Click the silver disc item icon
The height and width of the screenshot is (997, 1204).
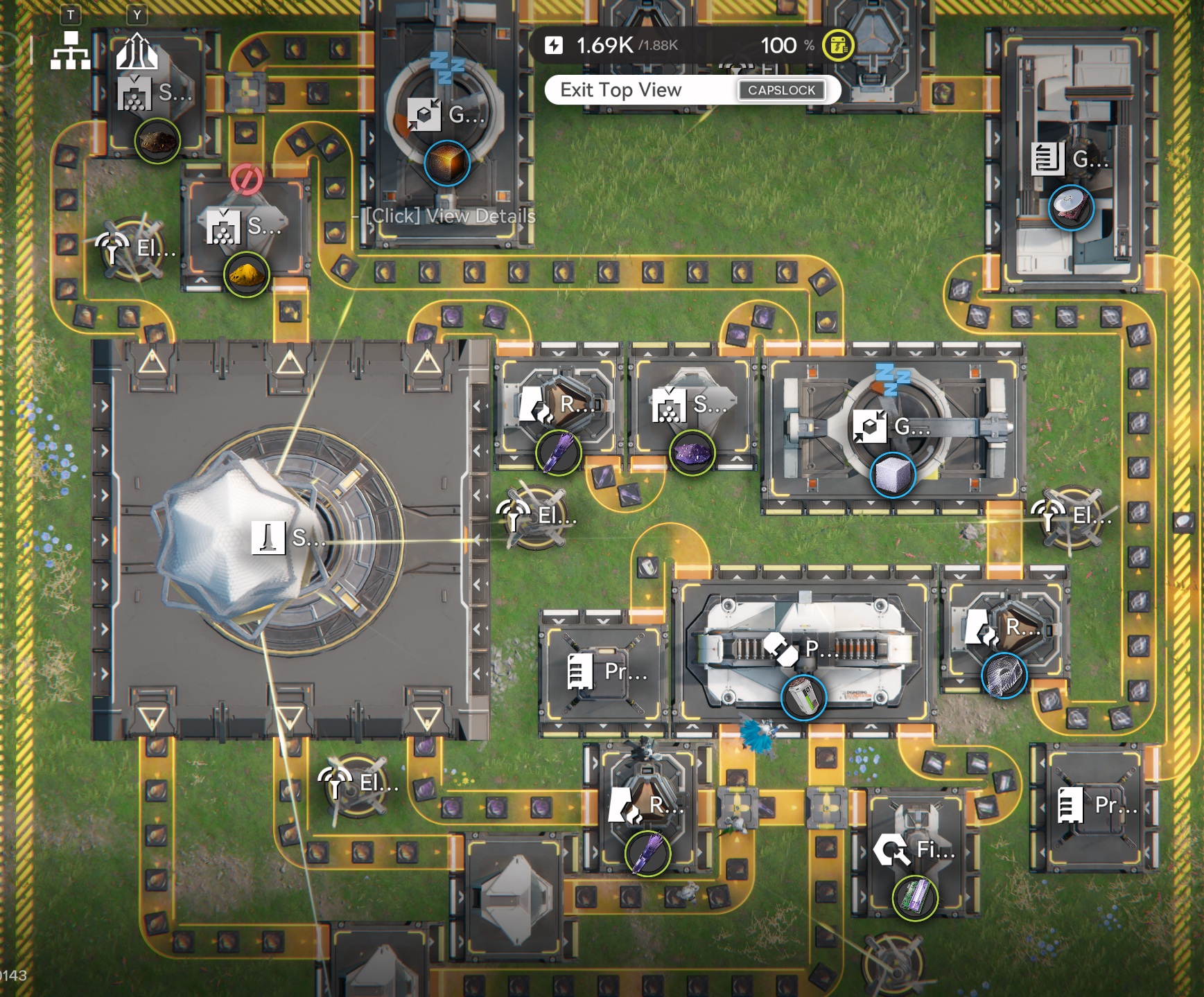1071,208
